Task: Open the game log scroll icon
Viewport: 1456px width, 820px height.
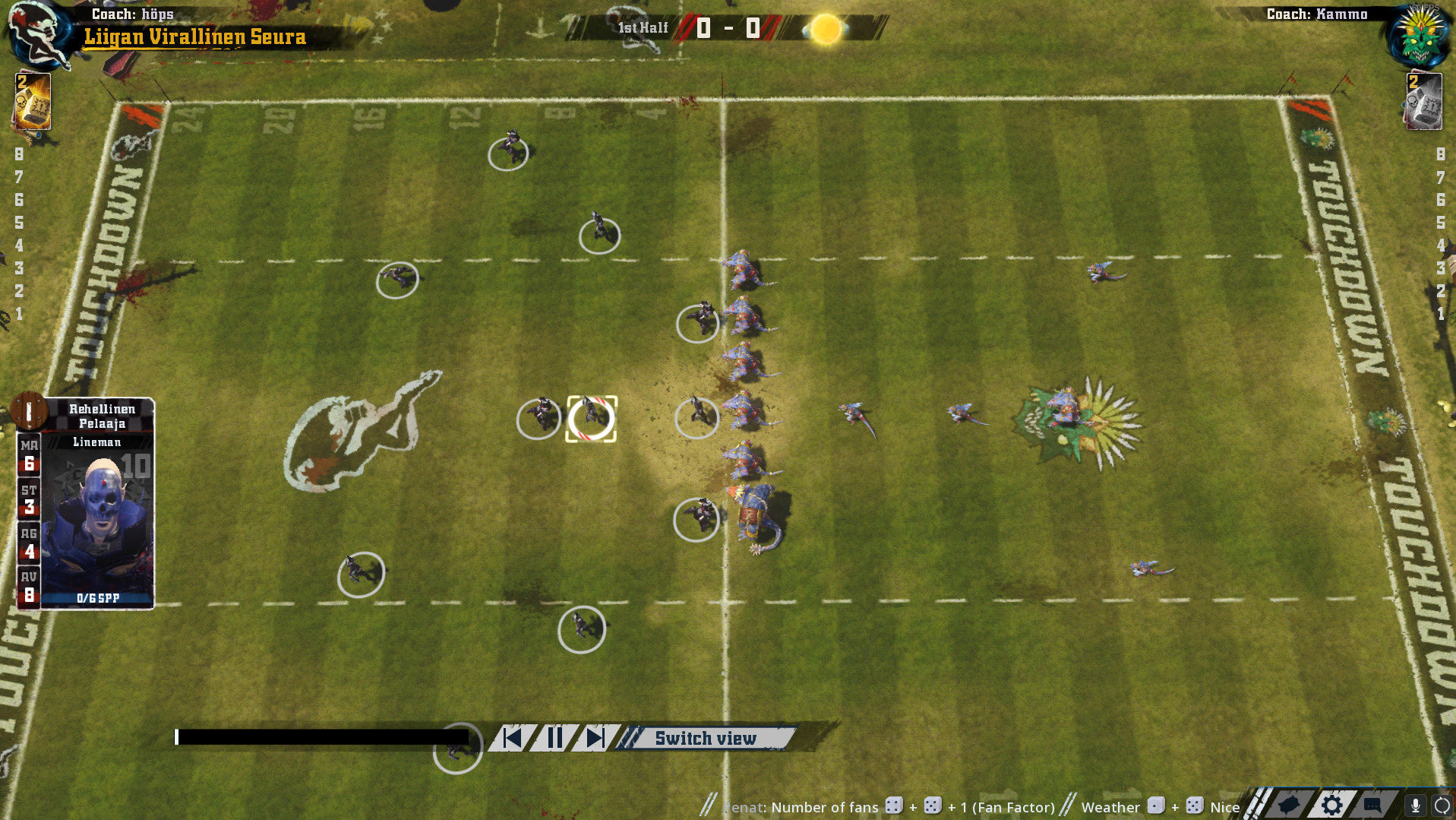Action: pyautogui.click(x=1289, y=806)
